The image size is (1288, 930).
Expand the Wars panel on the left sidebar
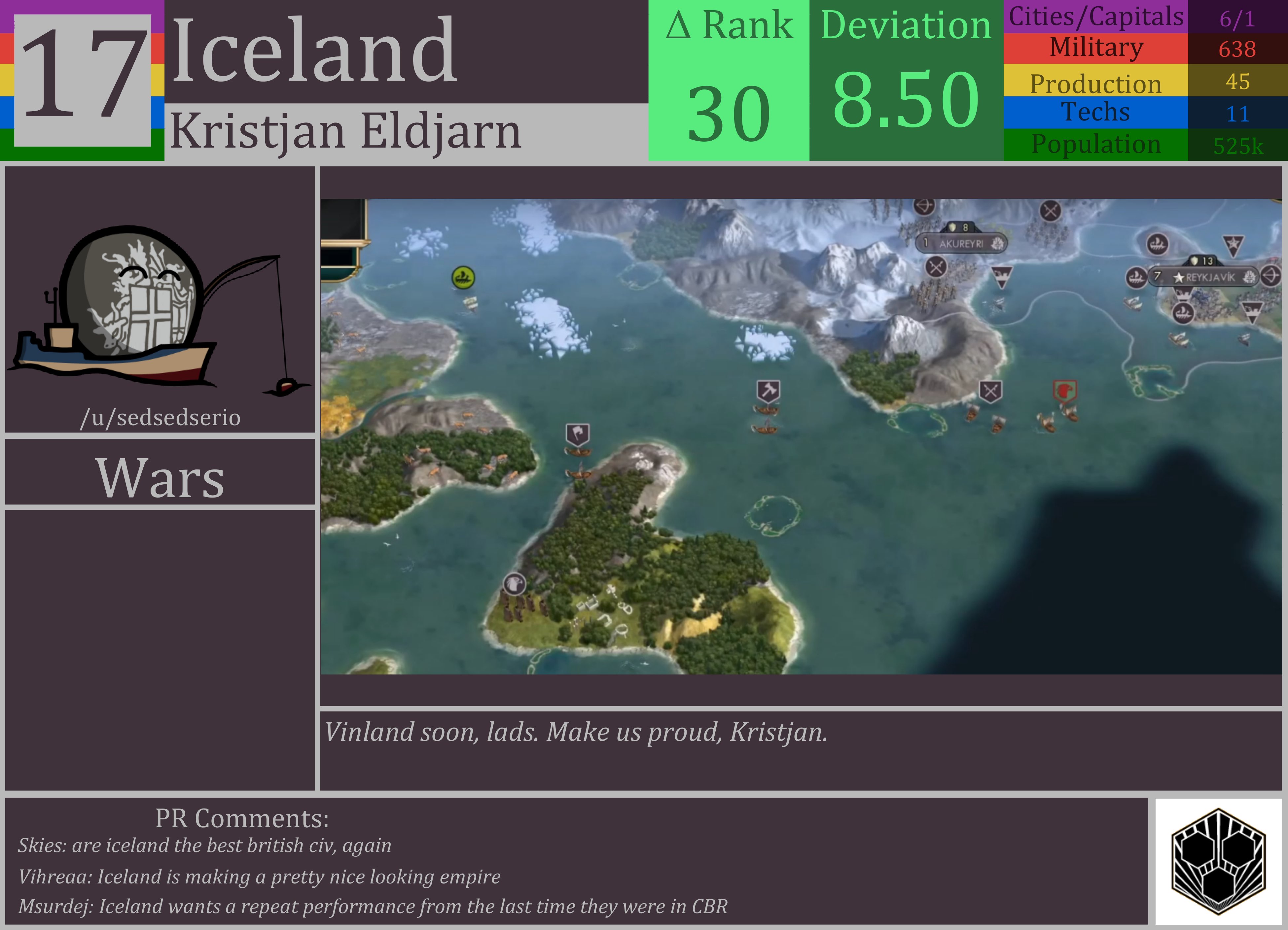[161, 477]
